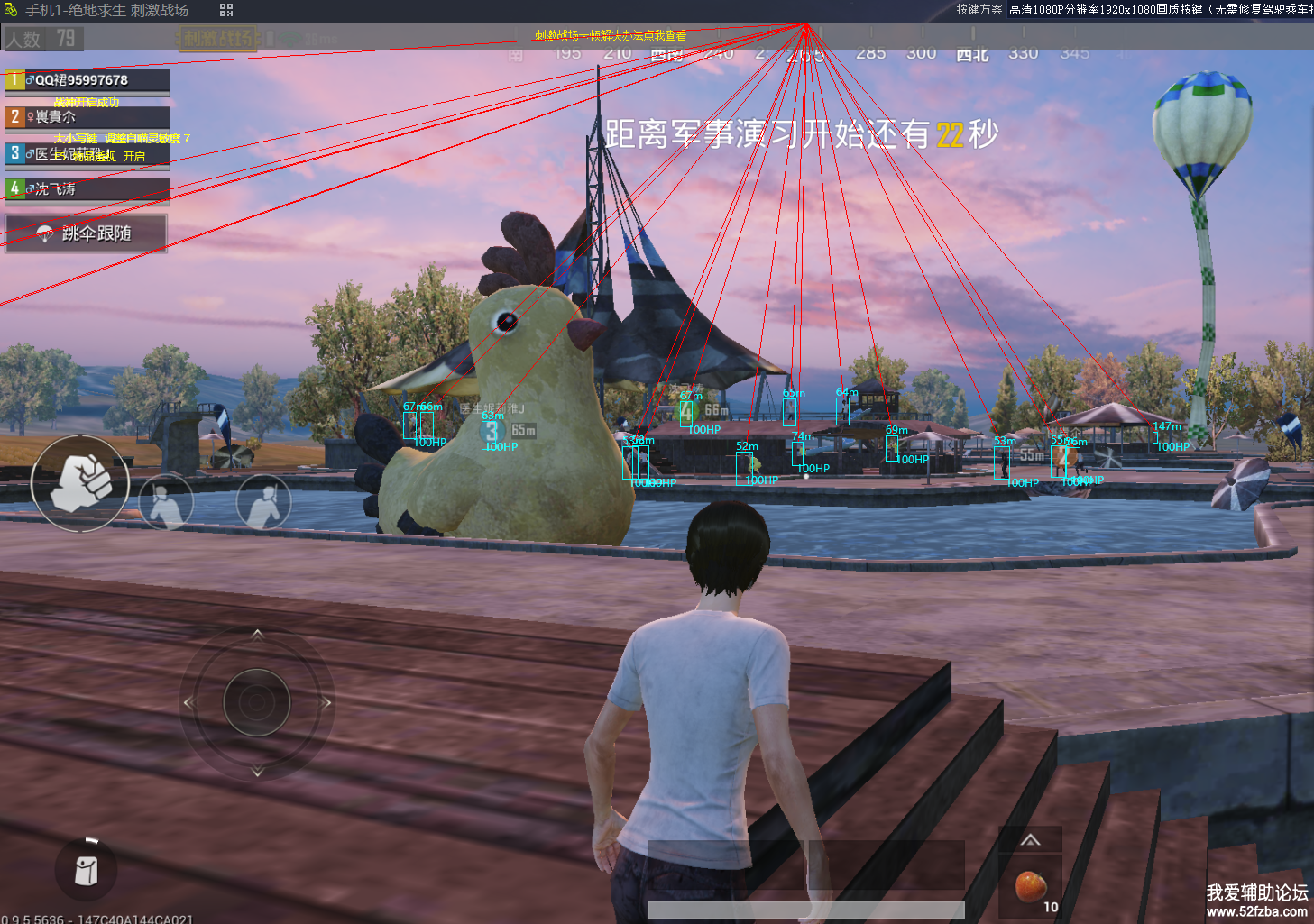Hit the fist punch attack button

[80, 482]
